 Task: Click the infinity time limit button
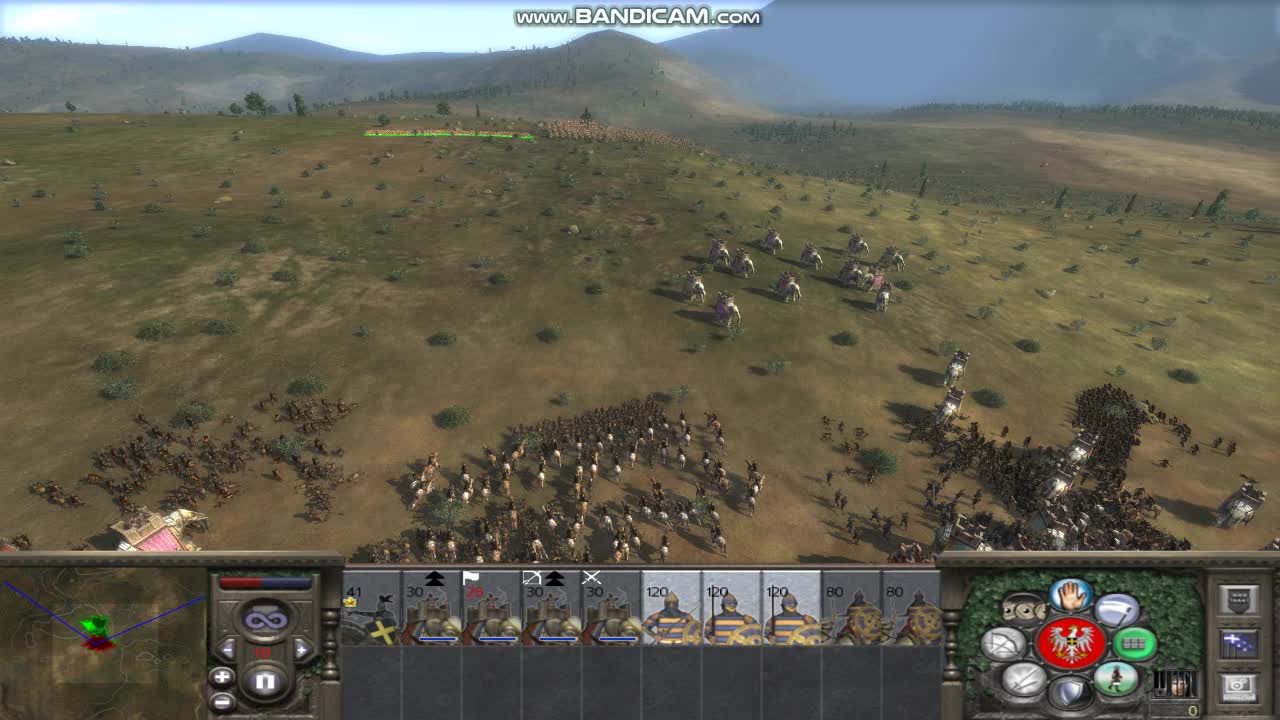[x=265, y=619]
